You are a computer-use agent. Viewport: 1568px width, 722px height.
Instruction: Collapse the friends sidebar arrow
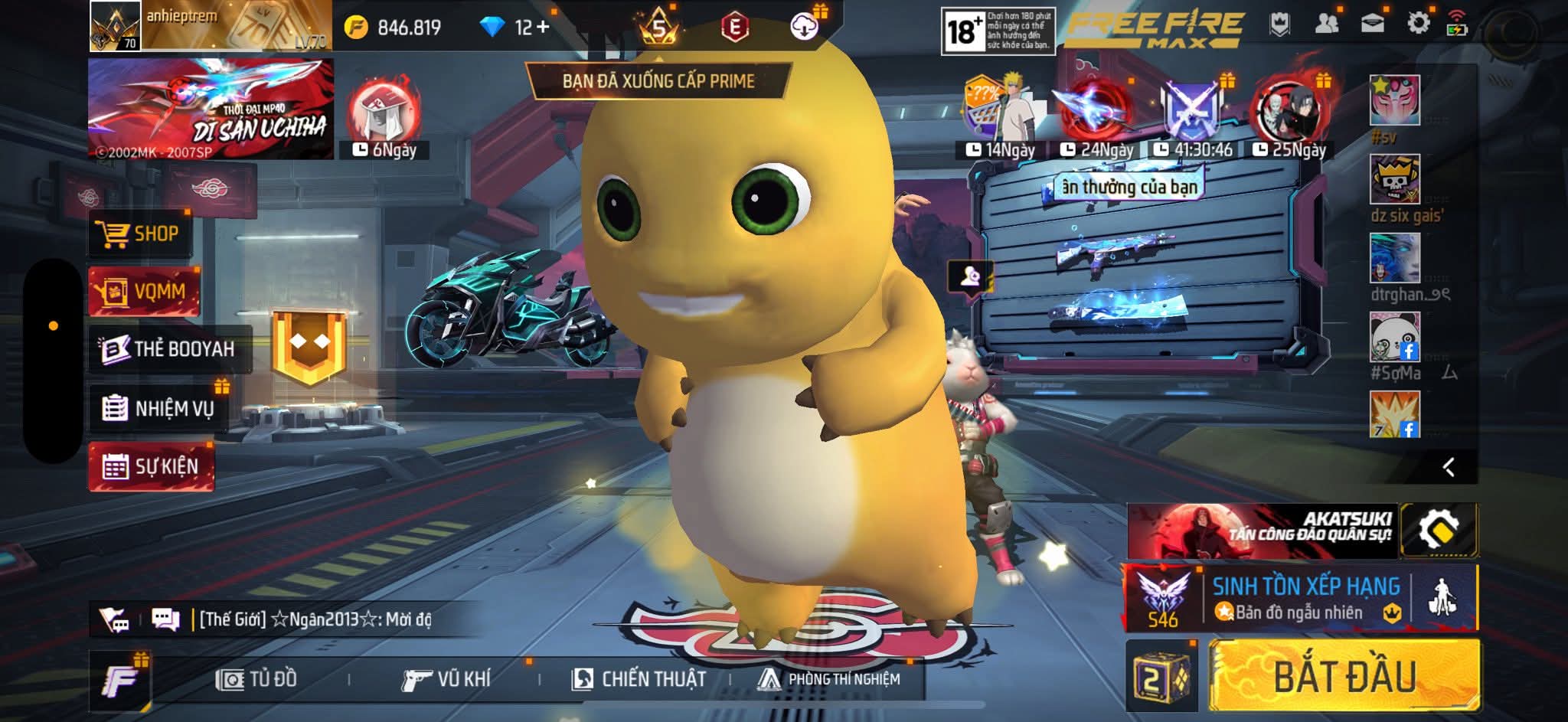pos(1449,467)
